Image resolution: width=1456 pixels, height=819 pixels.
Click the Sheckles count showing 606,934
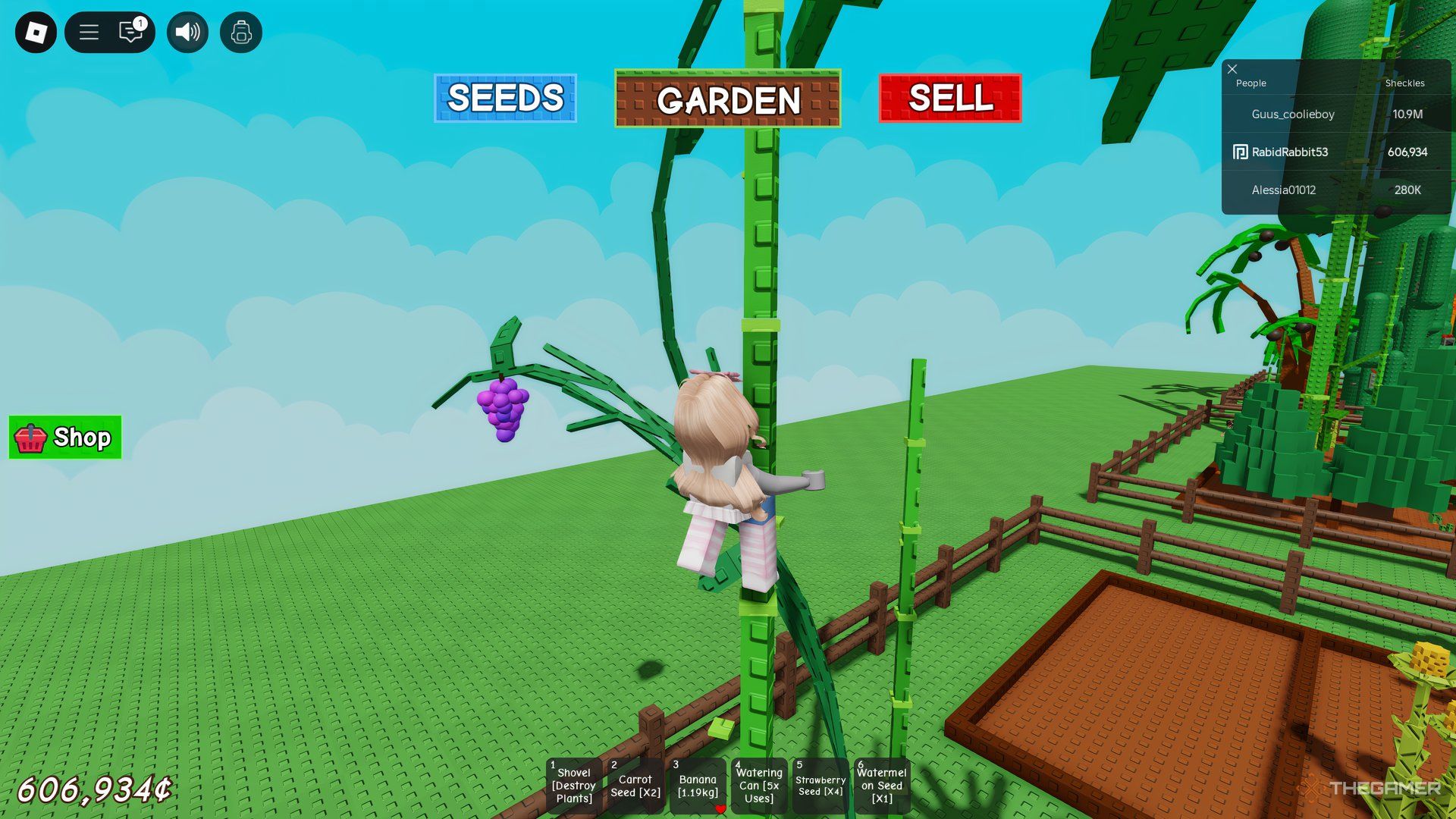1408,152
